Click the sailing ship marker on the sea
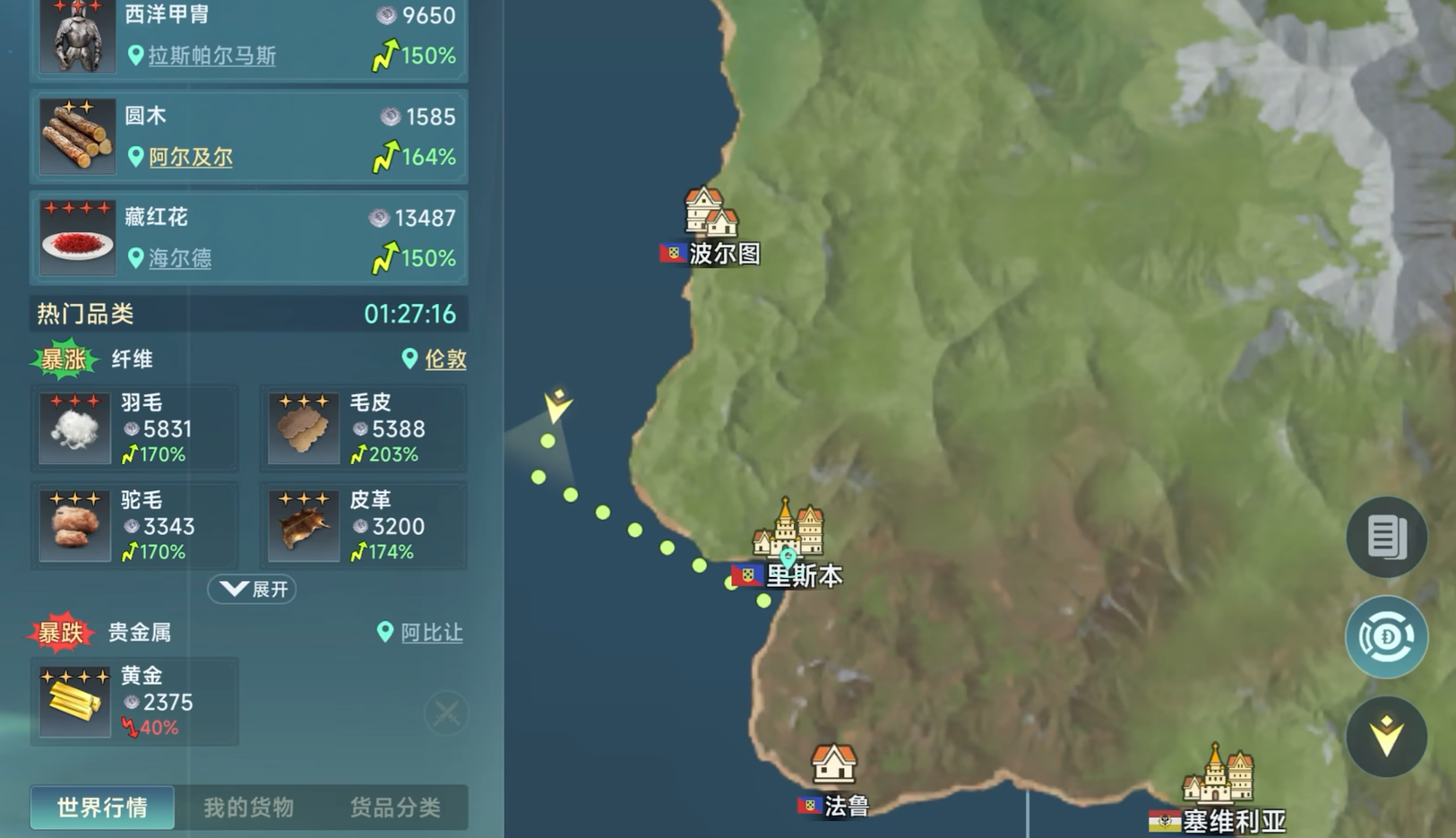Screen dimensions: 1456x838 pos(556,403)
